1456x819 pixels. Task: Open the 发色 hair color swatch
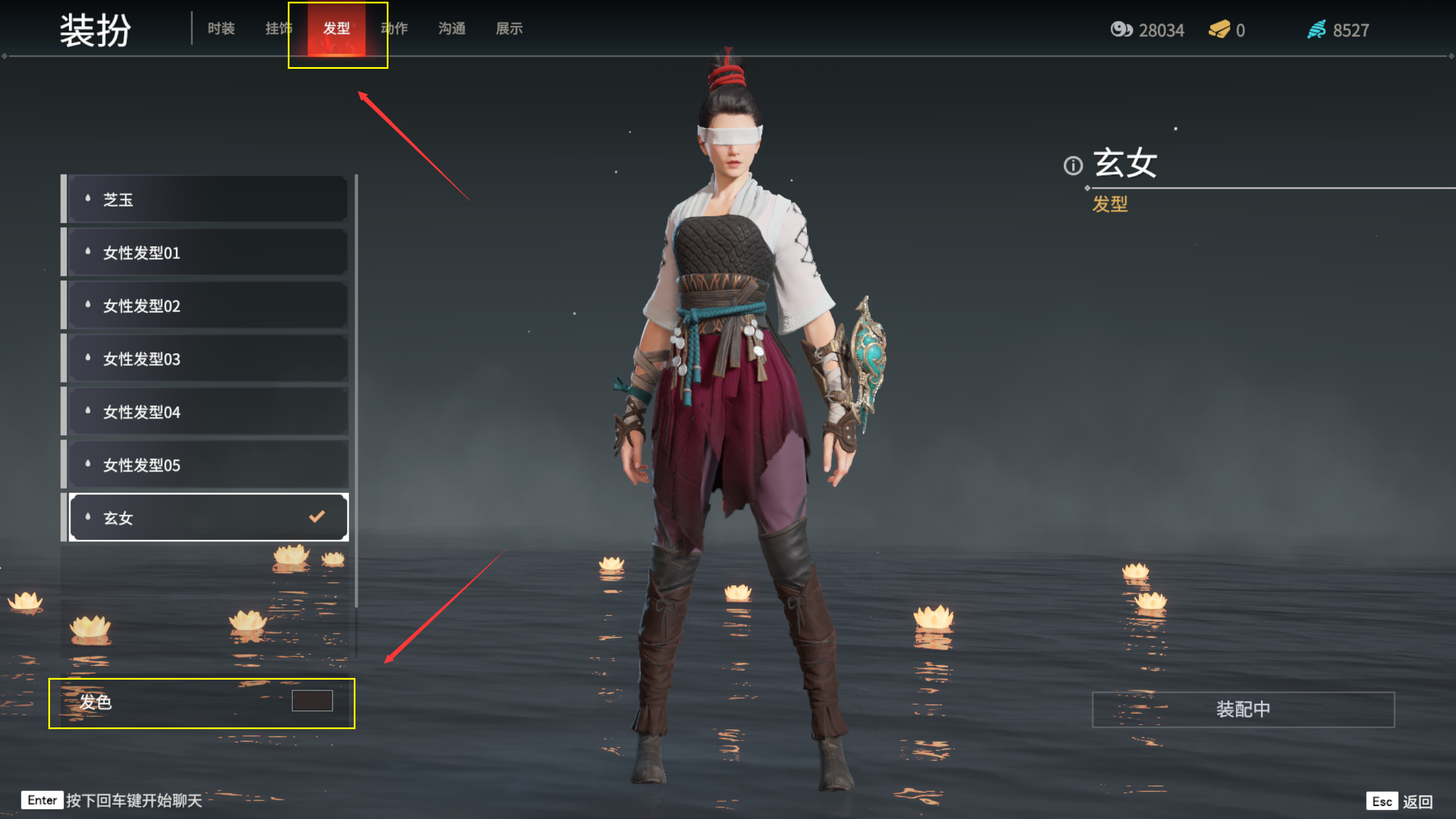click(x=312, y=702)
